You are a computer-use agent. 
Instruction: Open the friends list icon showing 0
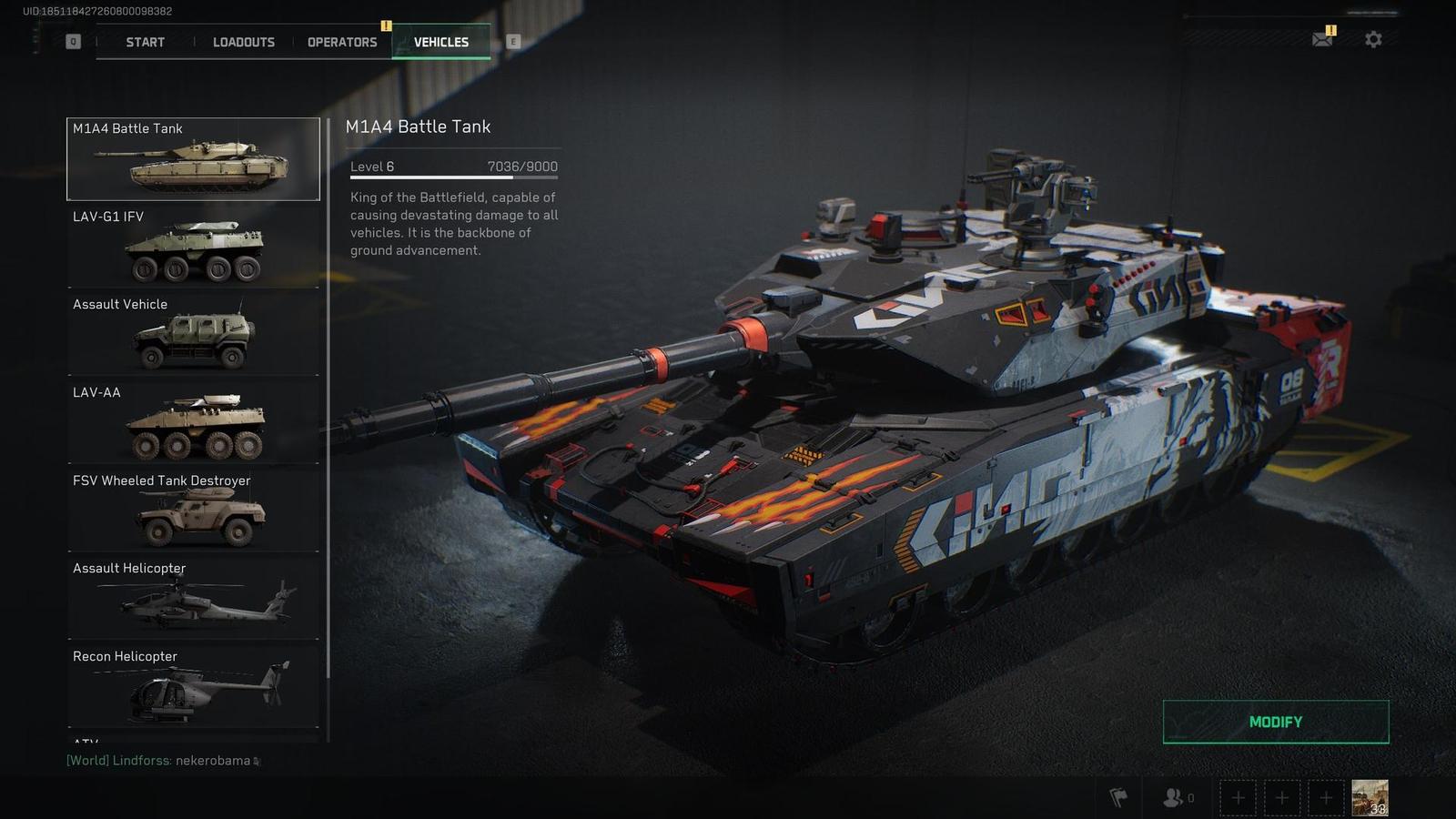coord(1174,796)
